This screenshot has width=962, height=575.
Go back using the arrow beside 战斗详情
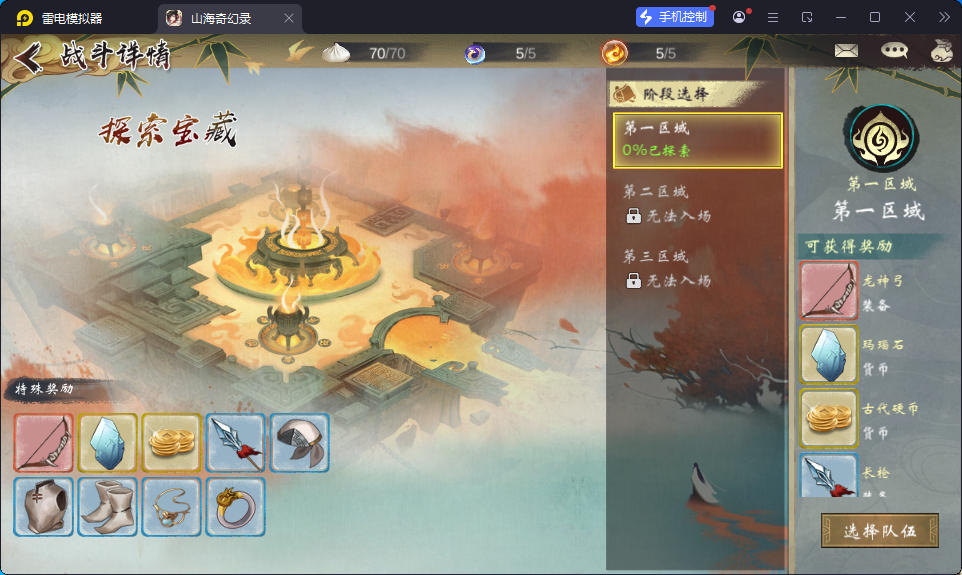tap(29, 57)
